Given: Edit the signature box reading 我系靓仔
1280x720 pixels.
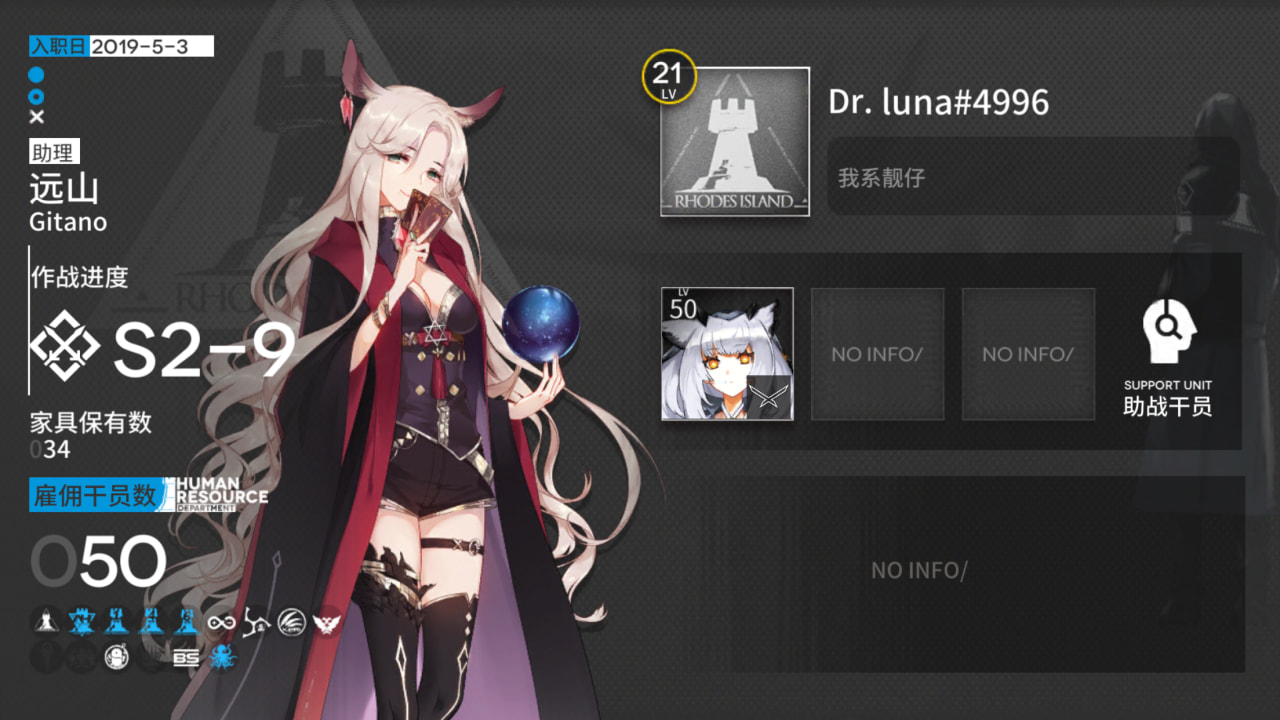Looking at the screenshot, I should 1033,177.
